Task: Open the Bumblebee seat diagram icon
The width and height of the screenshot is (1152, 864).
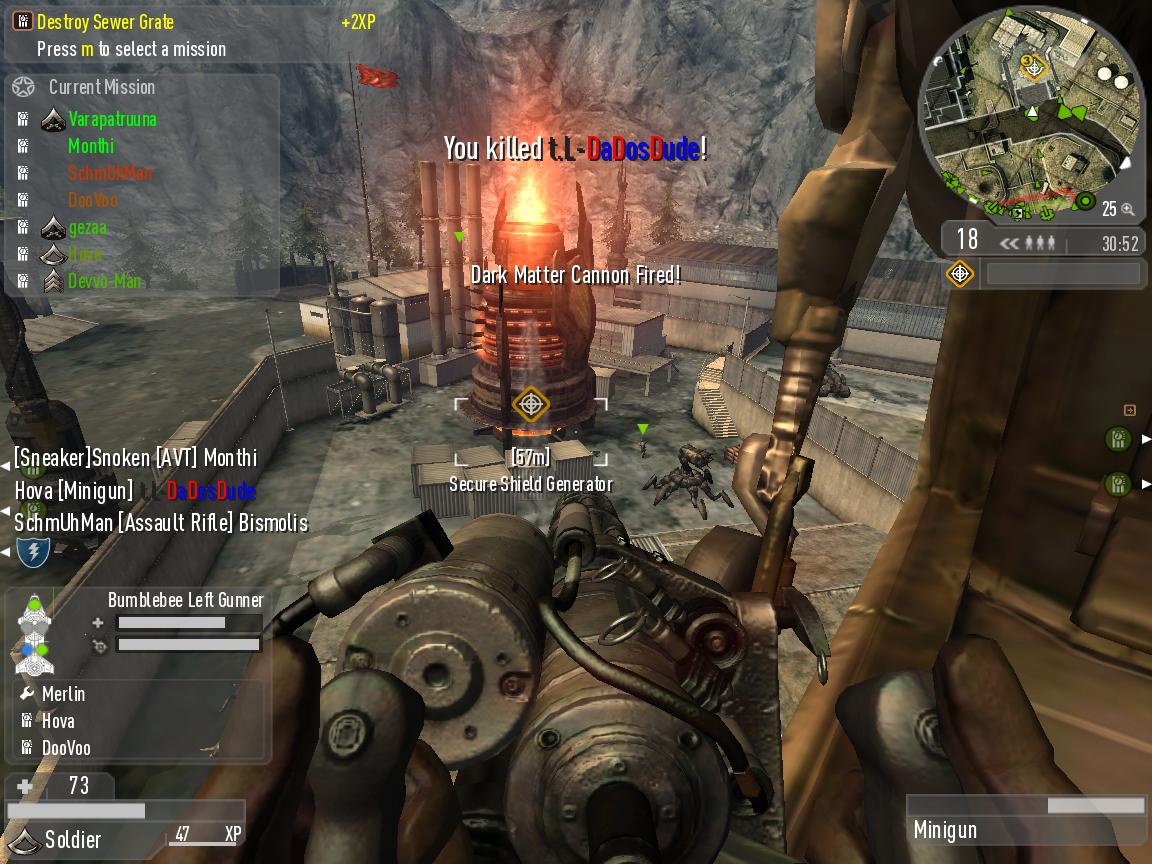Action: [35, 634]
